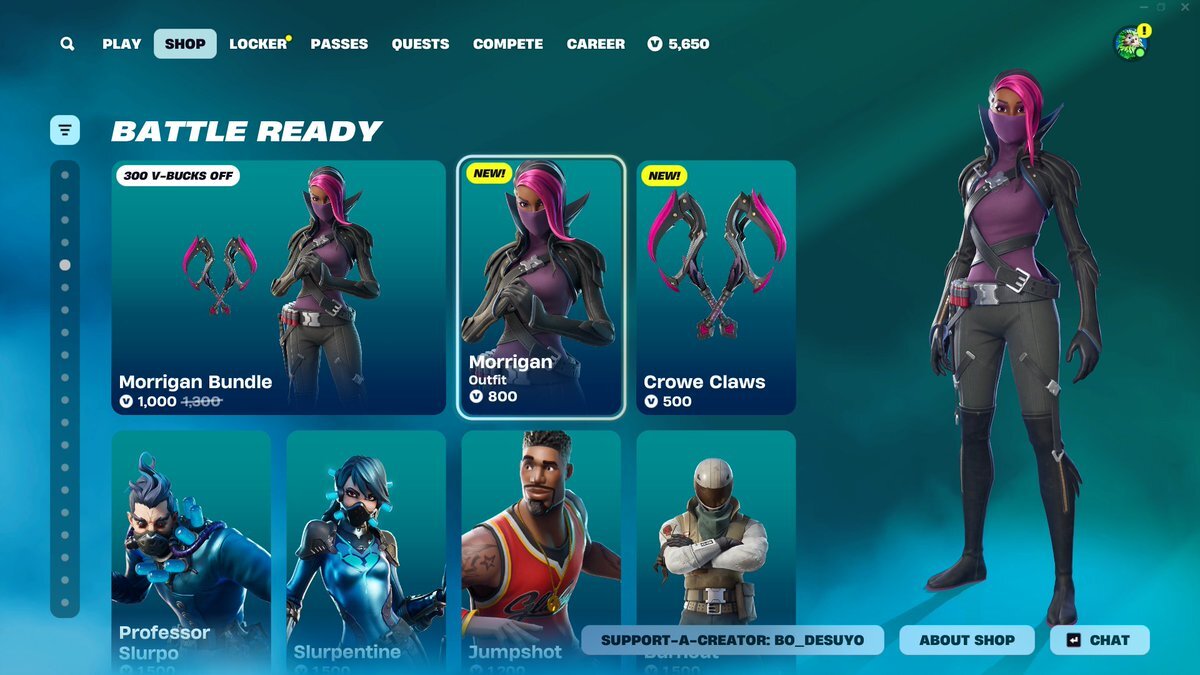This screenshot has height=675, width=1200.
Task: Switch to the Play tab
Action: pos(122,44)
